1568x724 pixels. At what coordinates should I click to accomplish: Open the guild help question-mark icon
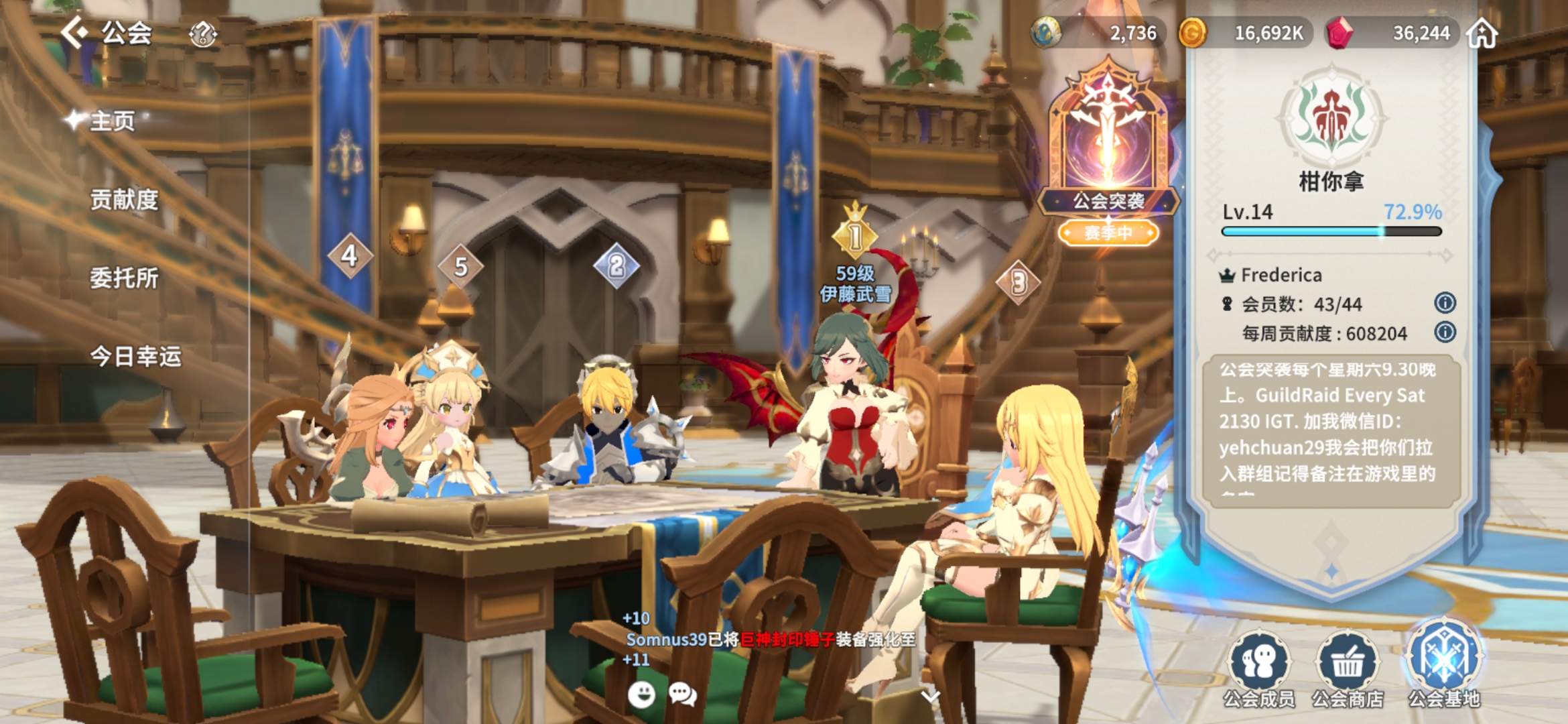pos(202,34)
